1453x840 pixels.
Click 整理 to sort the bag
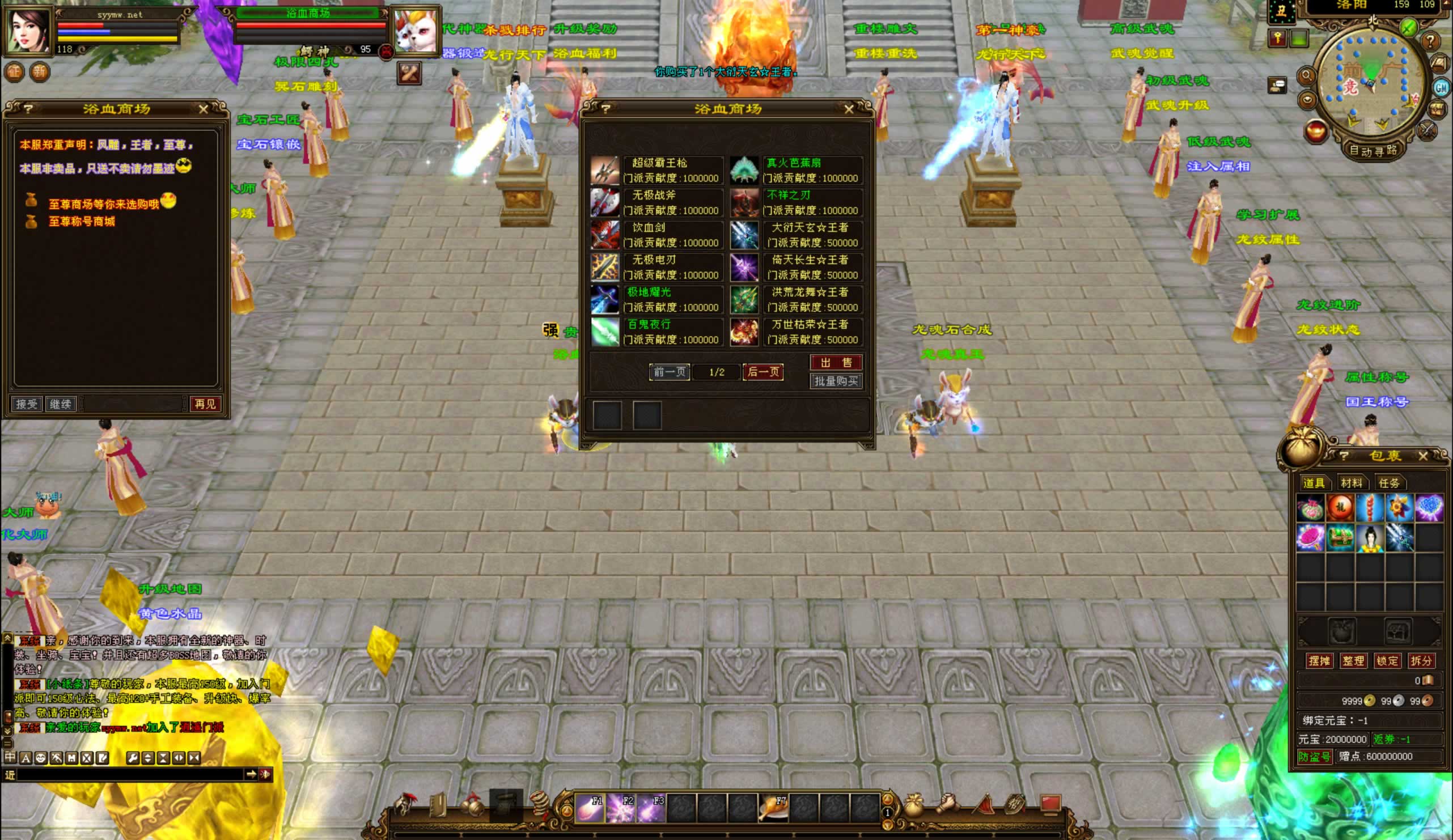click(1353, 661)
